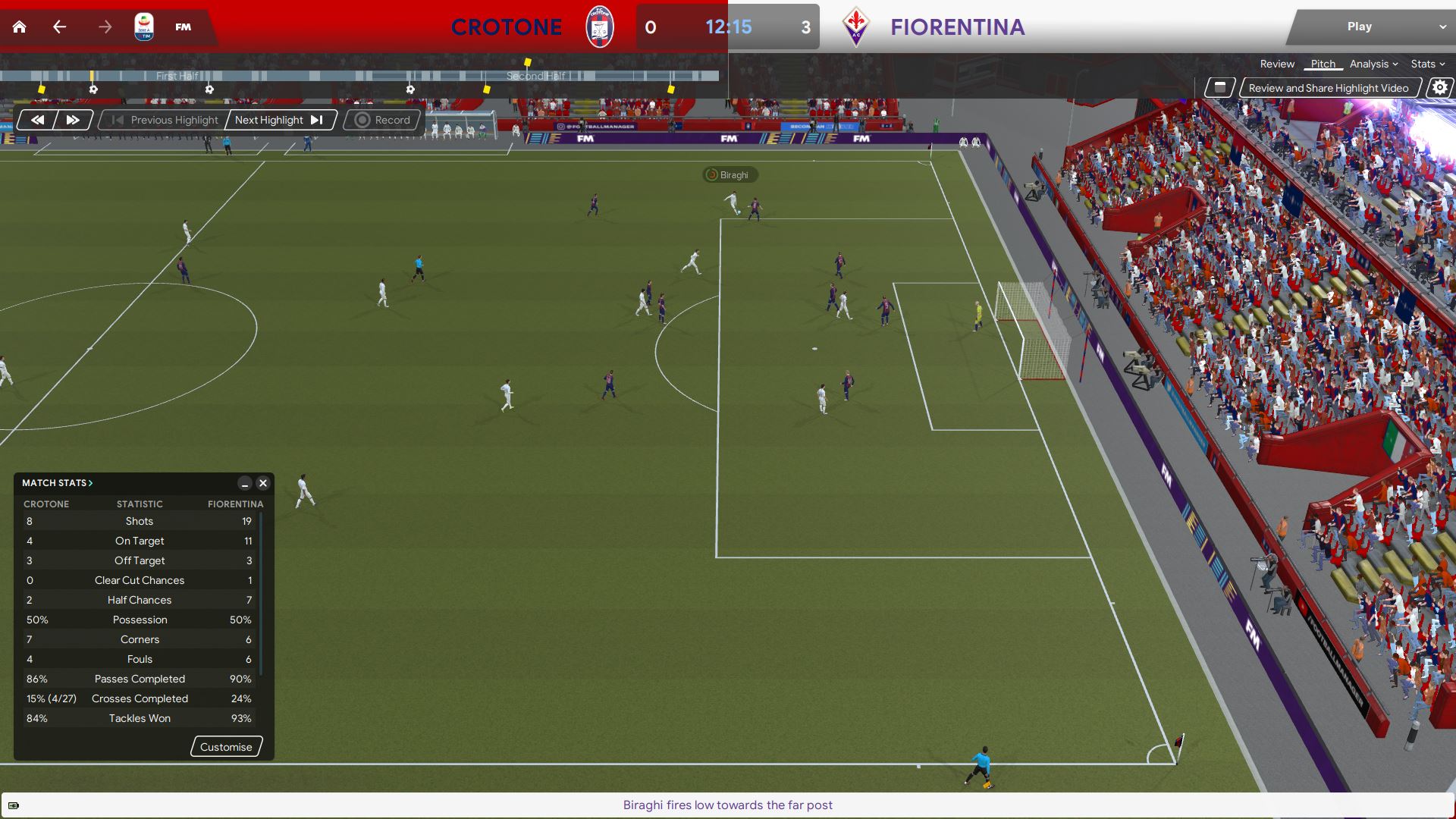Open match view settings gear
Viewport: 1456px width, 819px height.
1439,88
